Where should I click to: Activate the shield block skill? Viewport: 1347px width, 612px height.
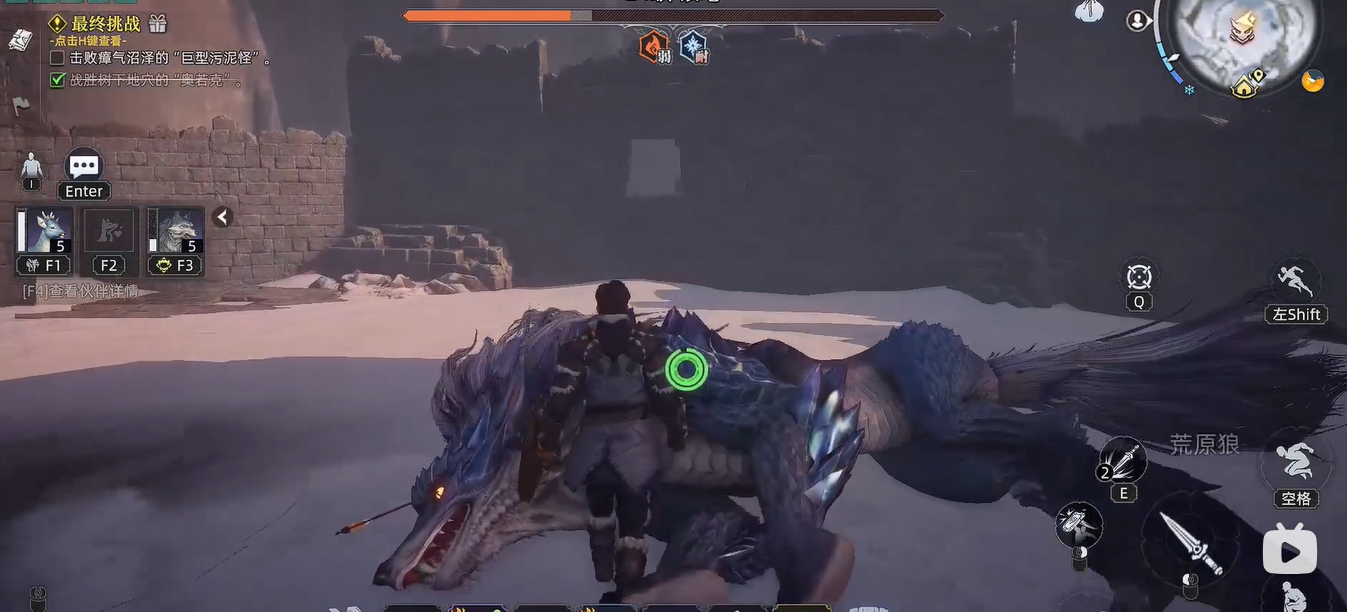point(1079,524)
